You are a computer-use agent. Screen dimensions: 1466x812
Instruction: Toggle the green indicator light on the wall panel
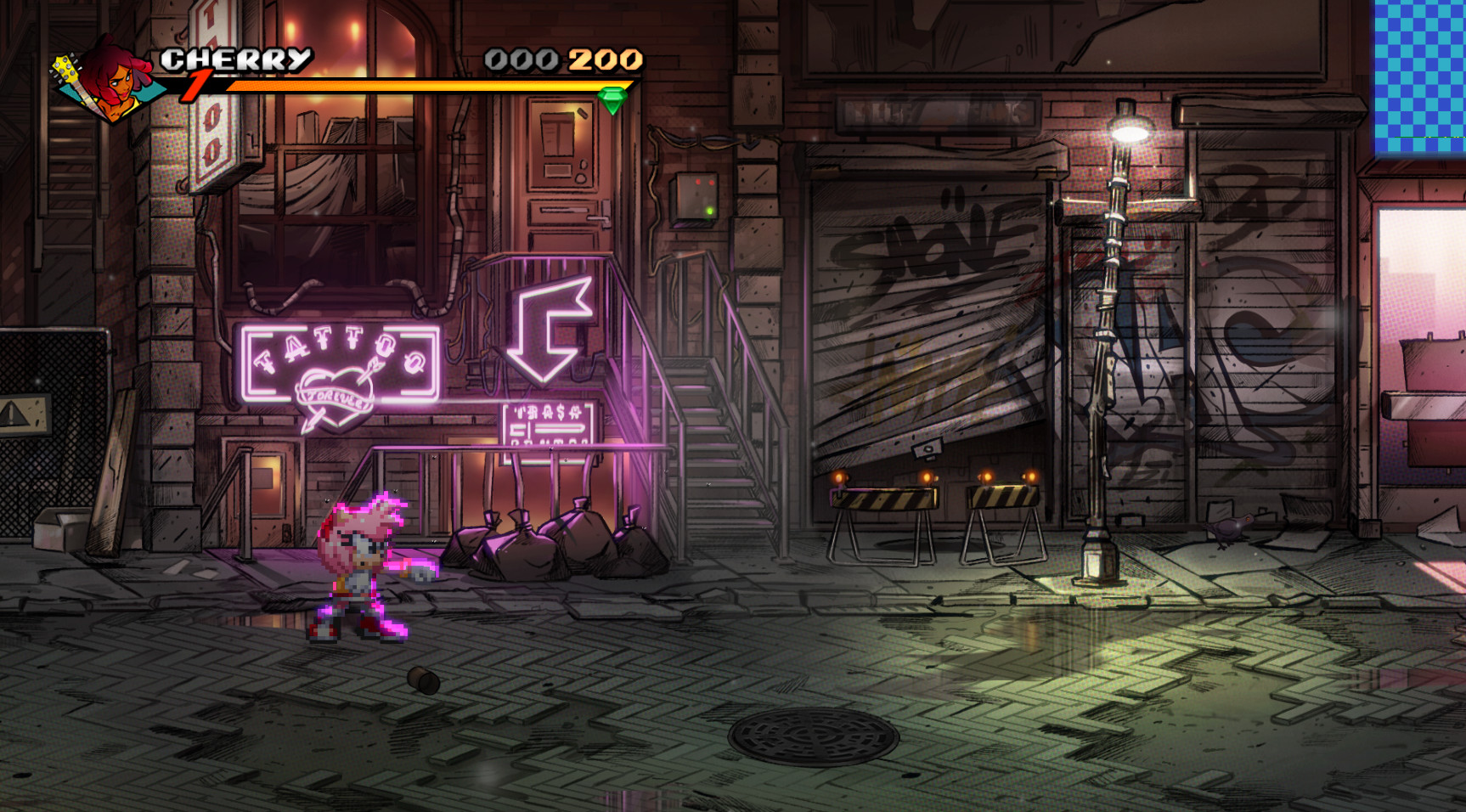tap(708, 210)
